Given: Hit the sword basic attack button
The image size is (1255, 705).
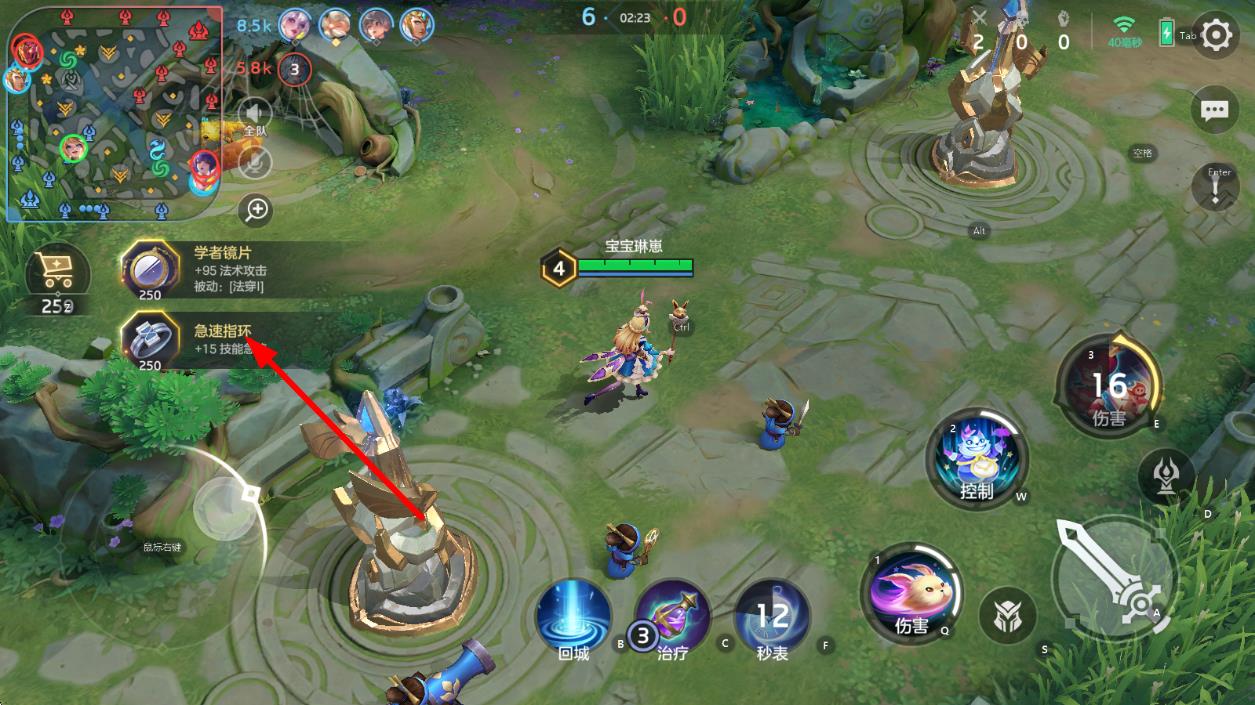Looking at the screenshot, I should pyautogui.click(x=1115, y=578).
